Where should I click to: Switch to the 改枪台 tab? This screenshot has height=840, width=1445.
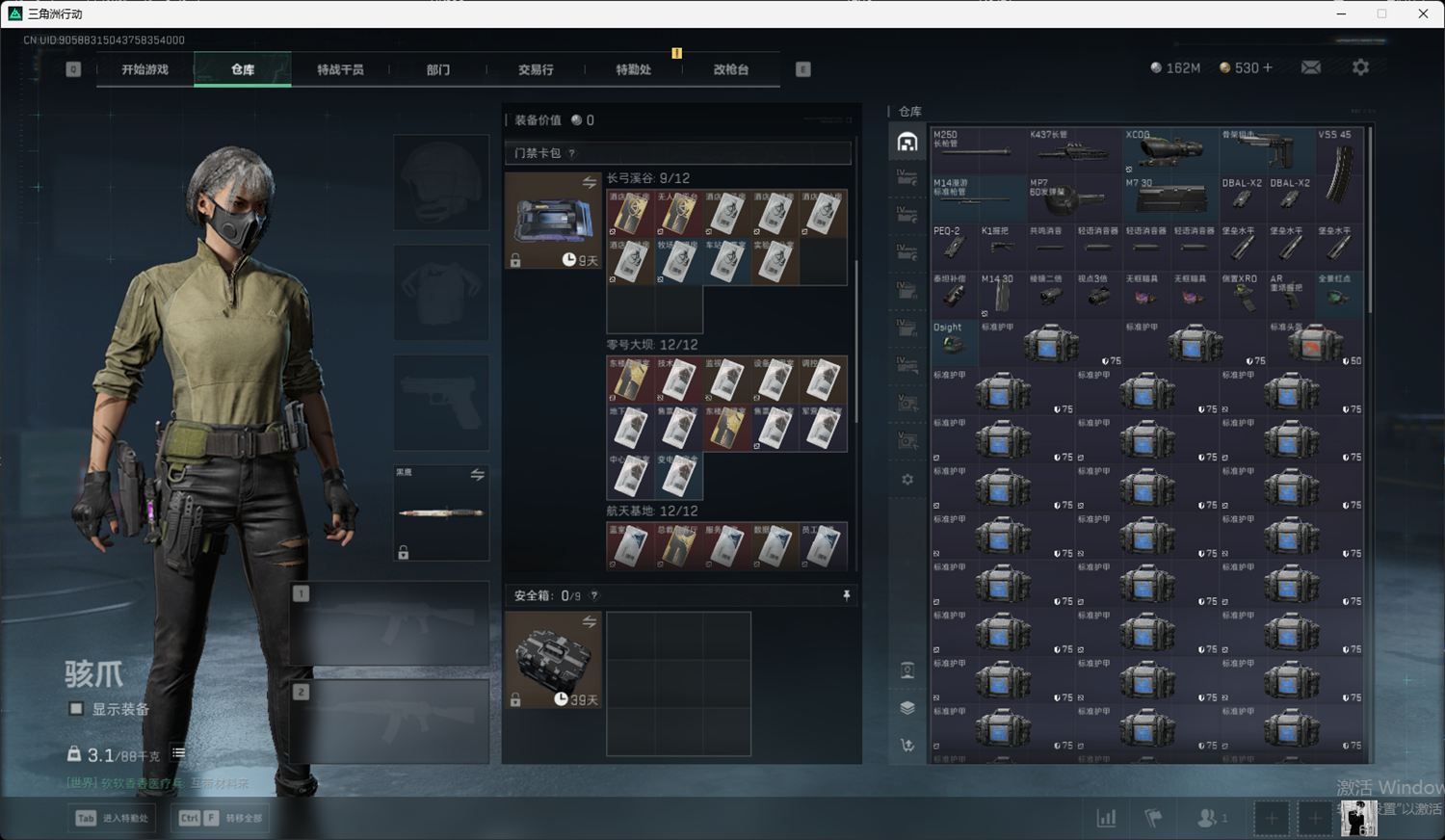731,69
